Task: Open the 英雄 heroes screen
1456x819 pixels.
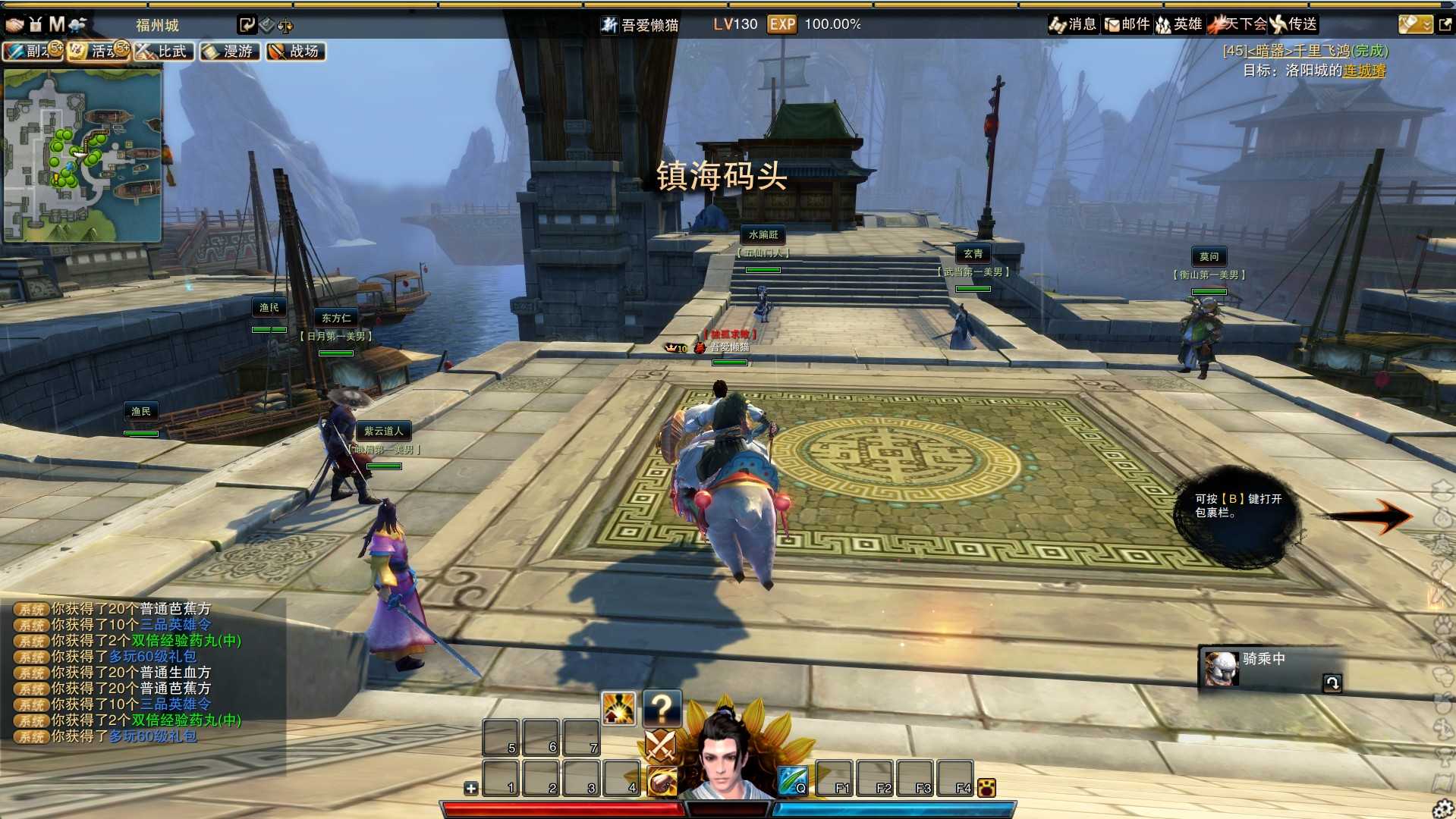Action: point(1179,24)
